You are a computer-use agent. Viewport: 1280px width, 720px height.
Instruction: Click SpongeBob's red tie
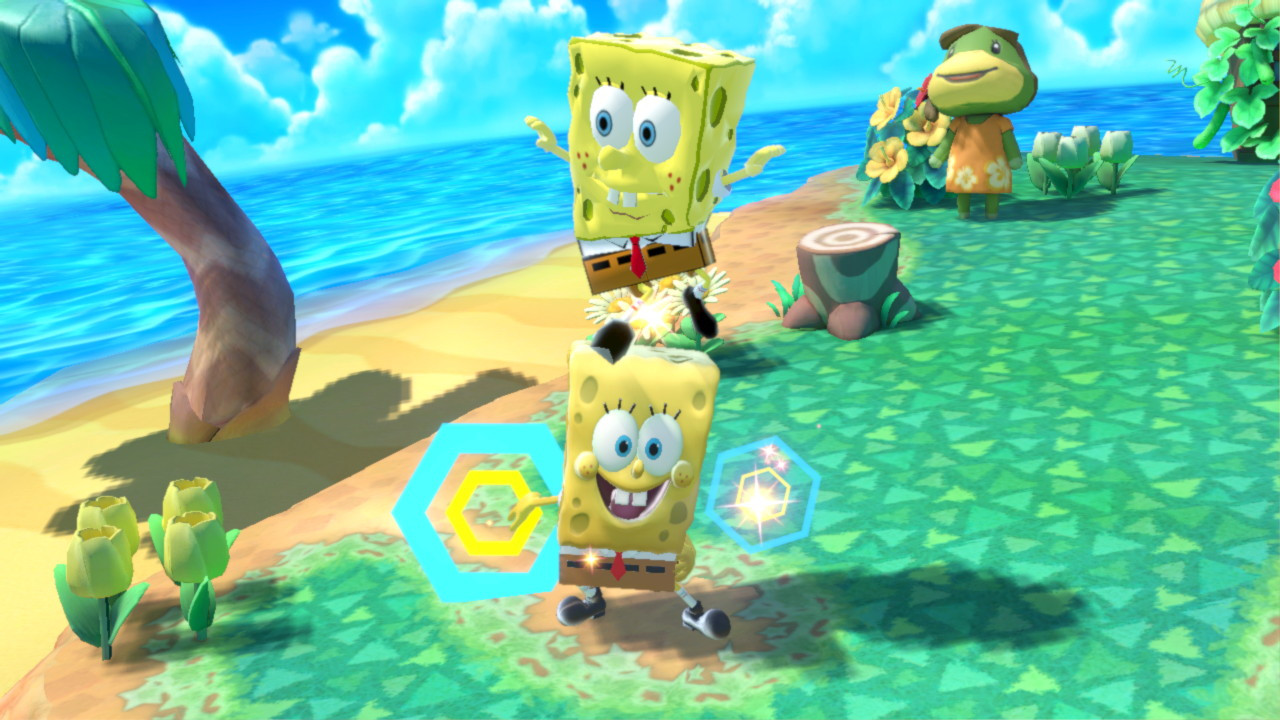[636, 257]
